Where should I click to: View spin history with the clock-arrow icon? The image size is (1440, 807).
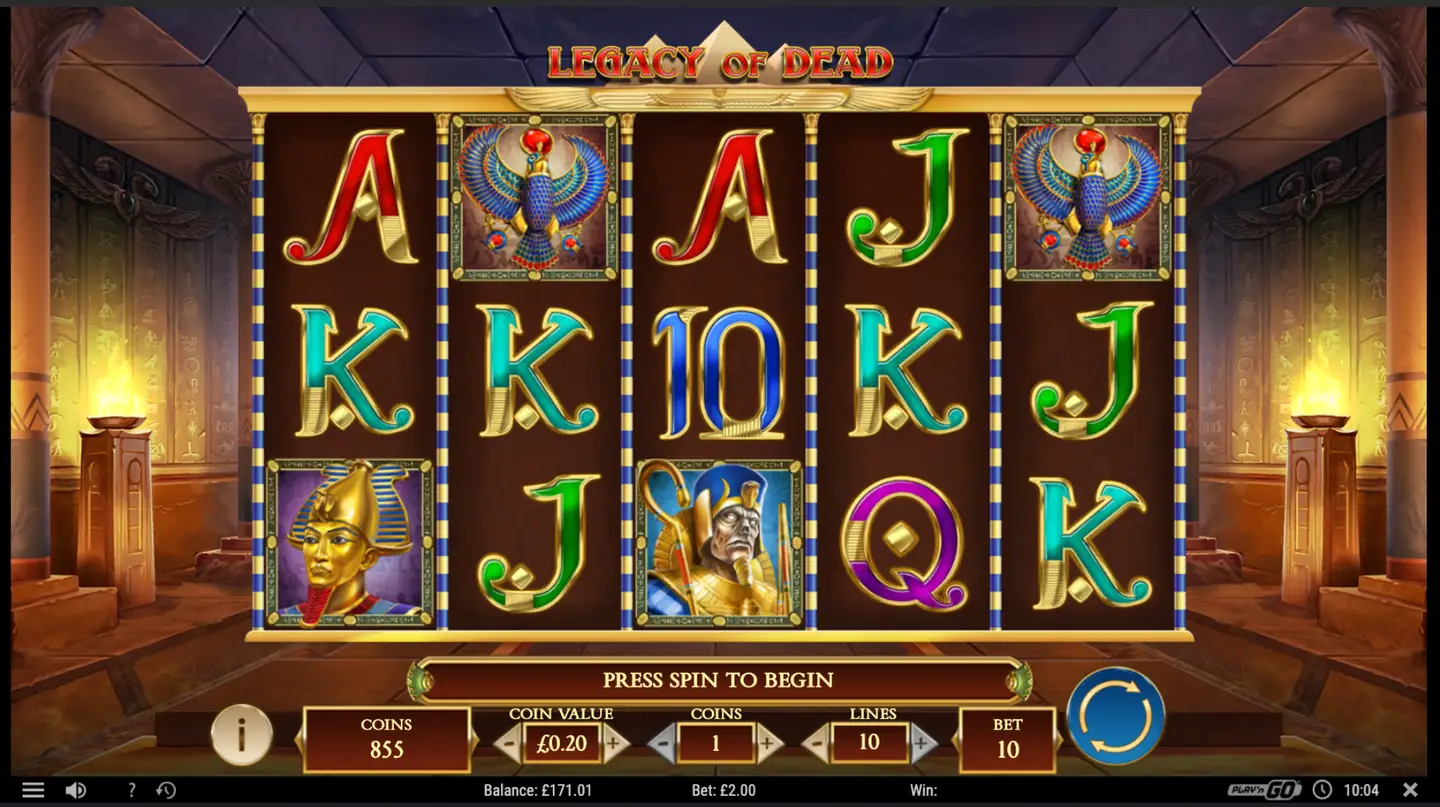(x=167, y=789)
